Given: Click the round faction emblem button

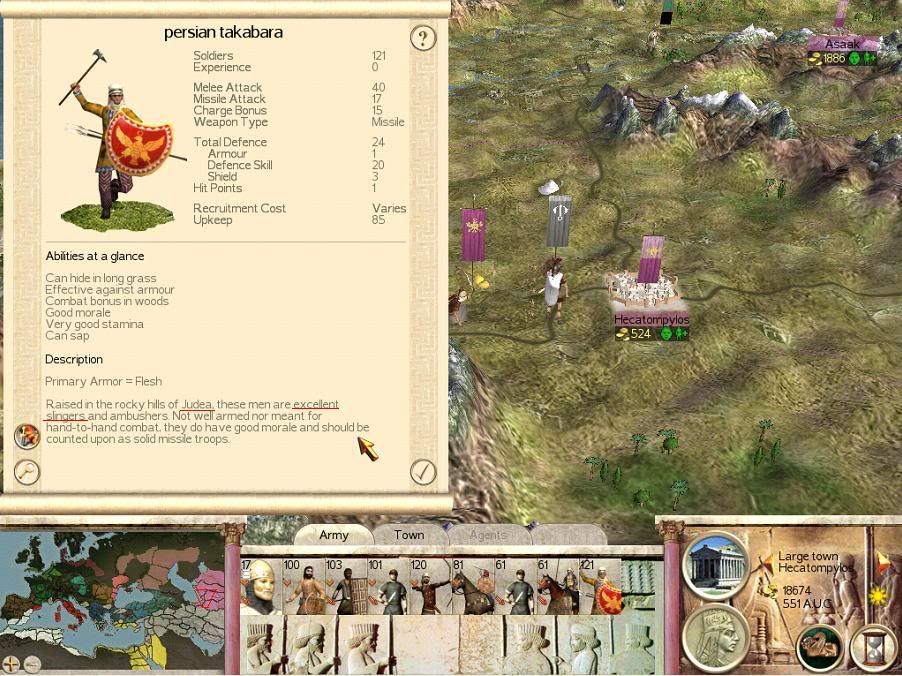Looking at the screenshot, I should 819,649.
